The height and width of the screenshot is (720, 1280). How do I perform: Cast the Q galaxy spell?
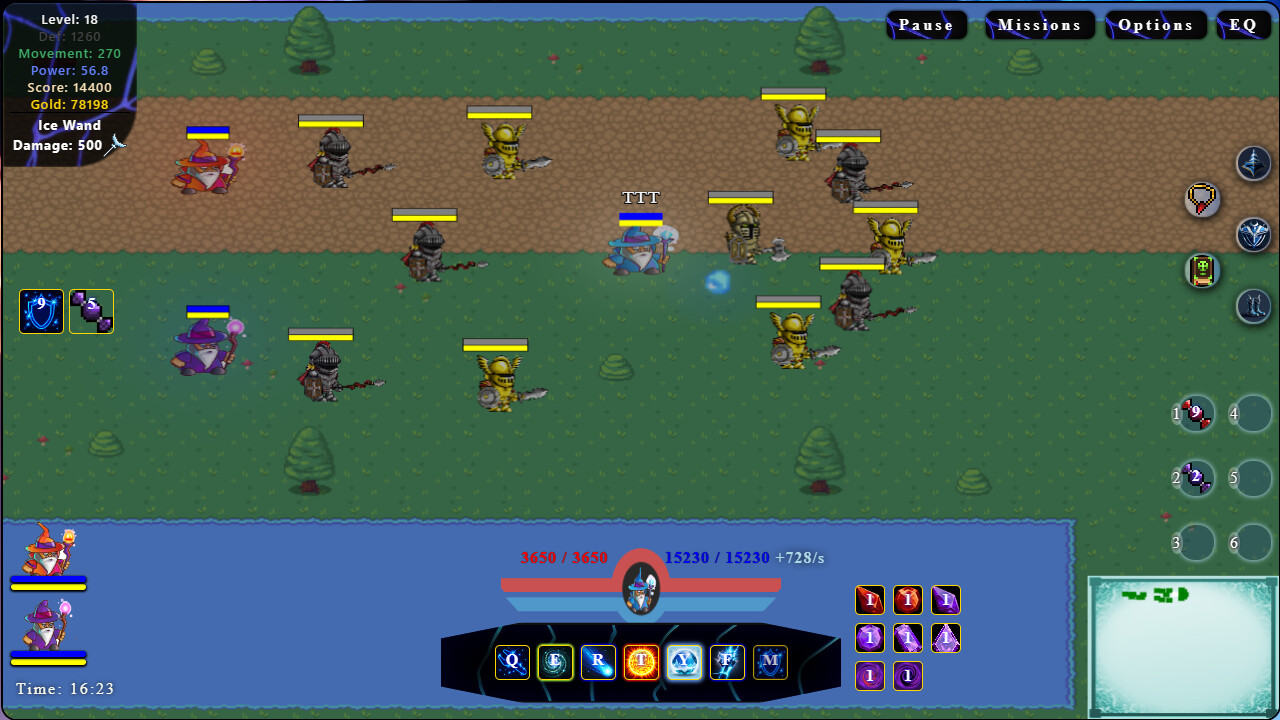tap(512, 662)
